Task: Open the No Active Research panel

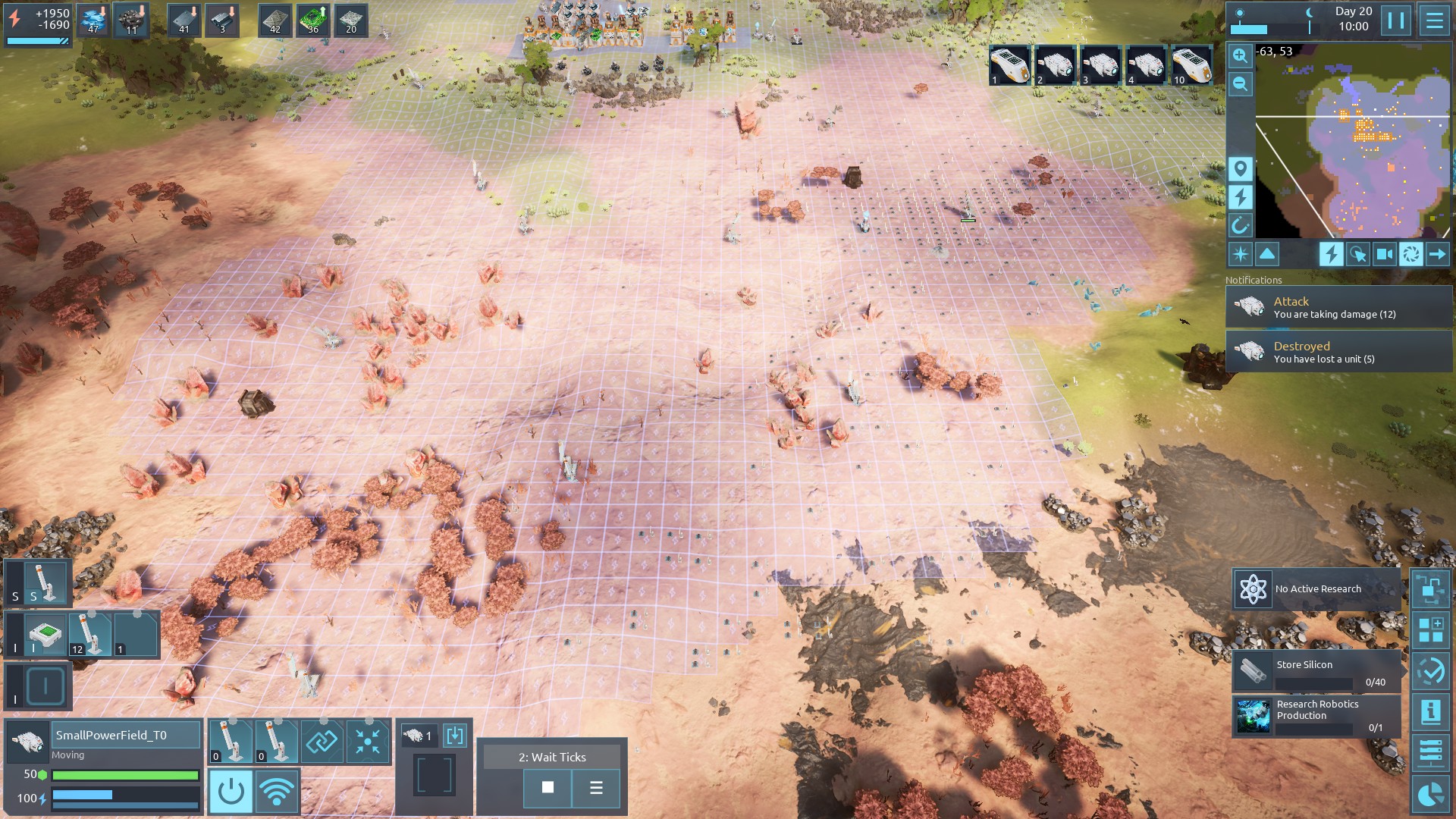Action: tap(1316, 589)
